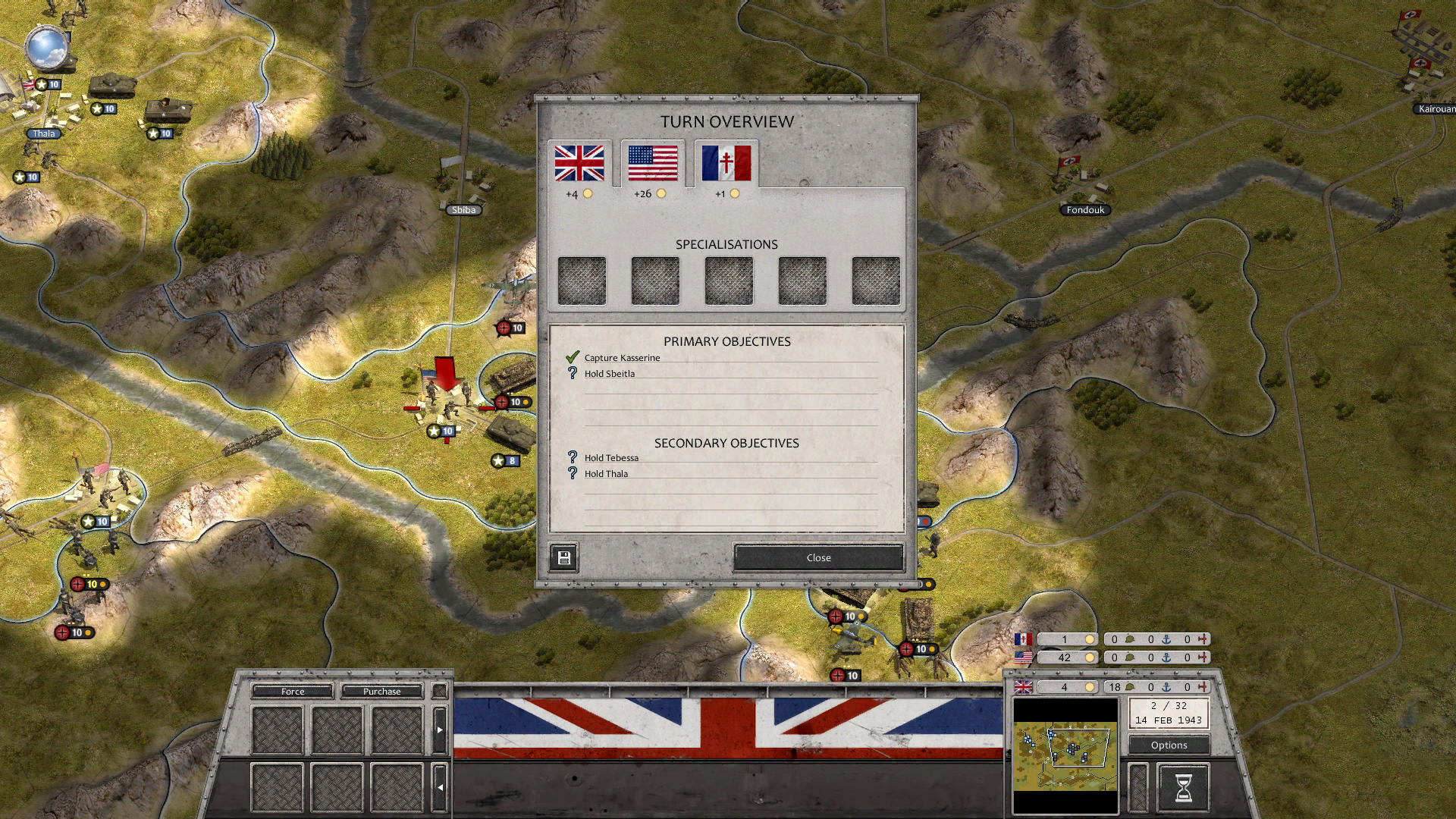Click the right scroll arrow on the unit panel
Image resolution: width=1456 pixels, height=819 pixels.
click(440, 728)
